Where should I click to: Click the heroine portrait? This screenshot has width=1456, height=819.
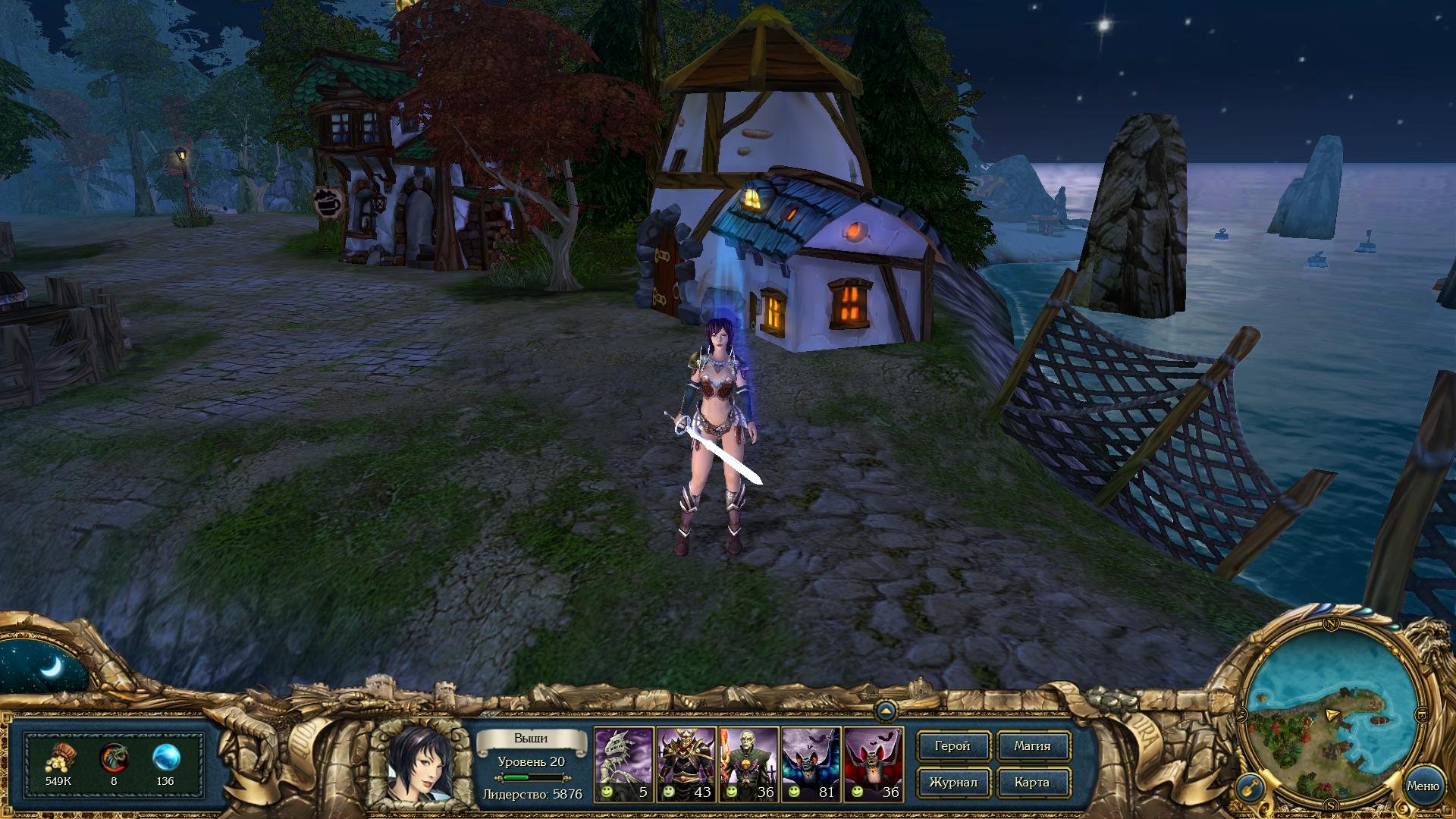click(x=419, y=763)
